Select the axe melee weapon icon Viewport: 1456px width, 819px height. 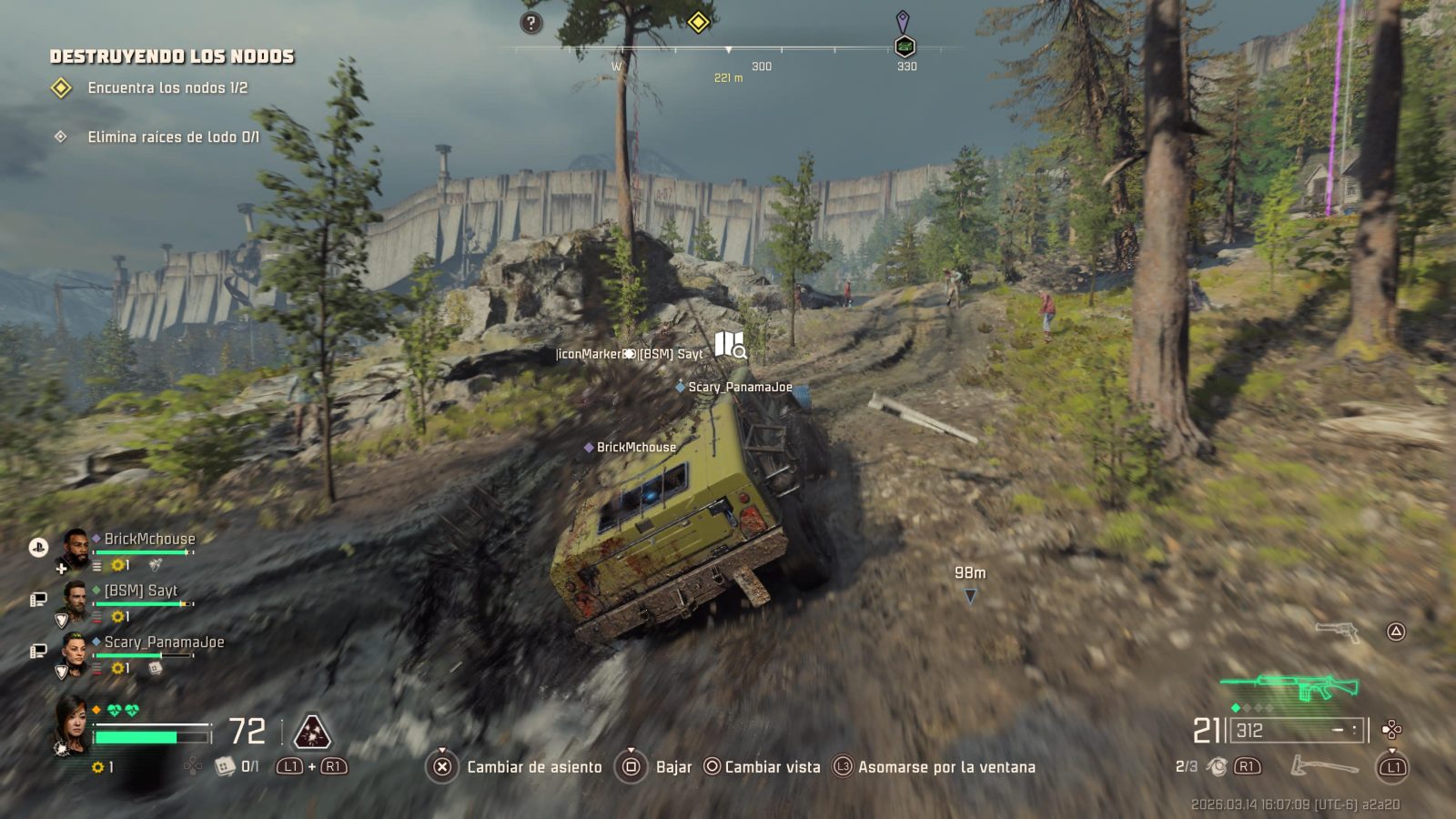click(1324, 767)
